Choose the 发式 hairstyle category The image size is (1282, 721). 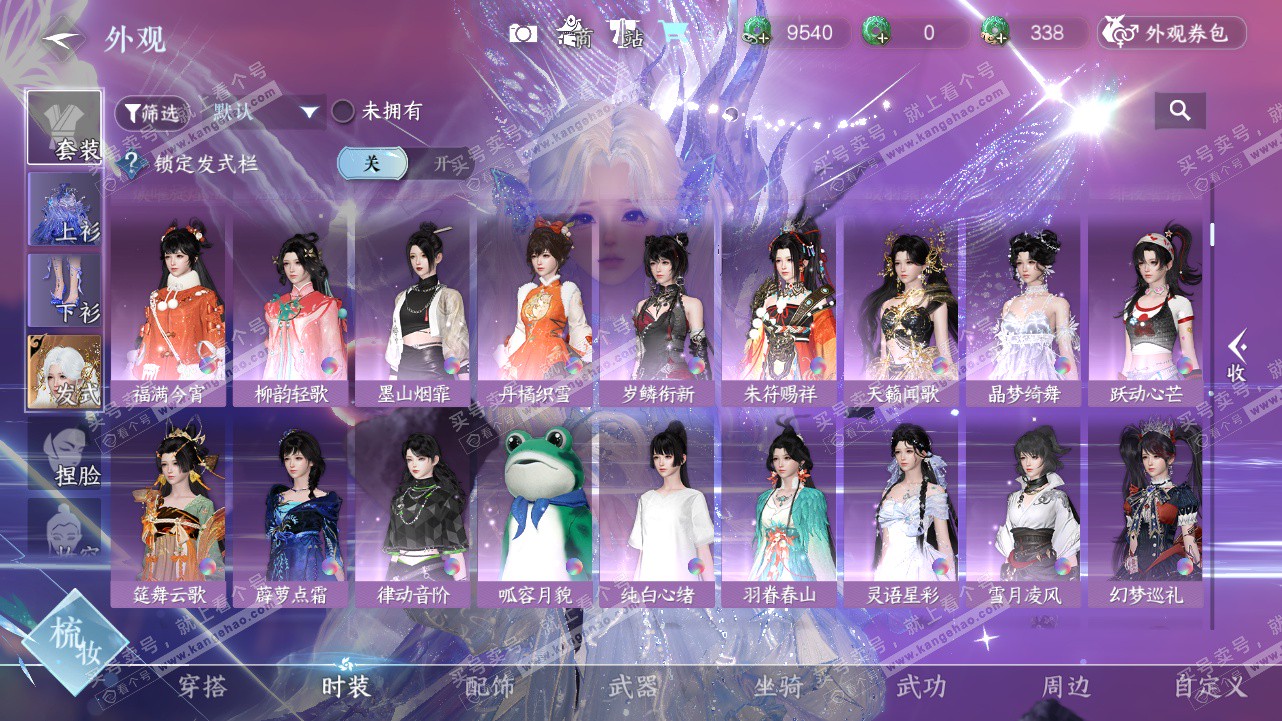[x=65, y=371]
